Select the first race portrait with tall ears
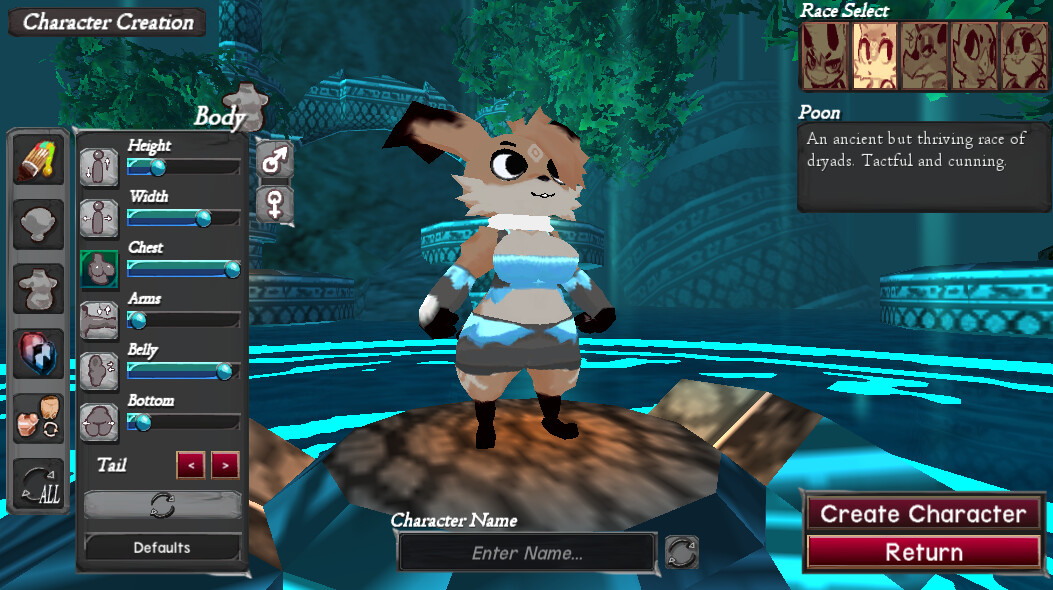The width and height of the screenshot is (1053, 590). [825, 56]
